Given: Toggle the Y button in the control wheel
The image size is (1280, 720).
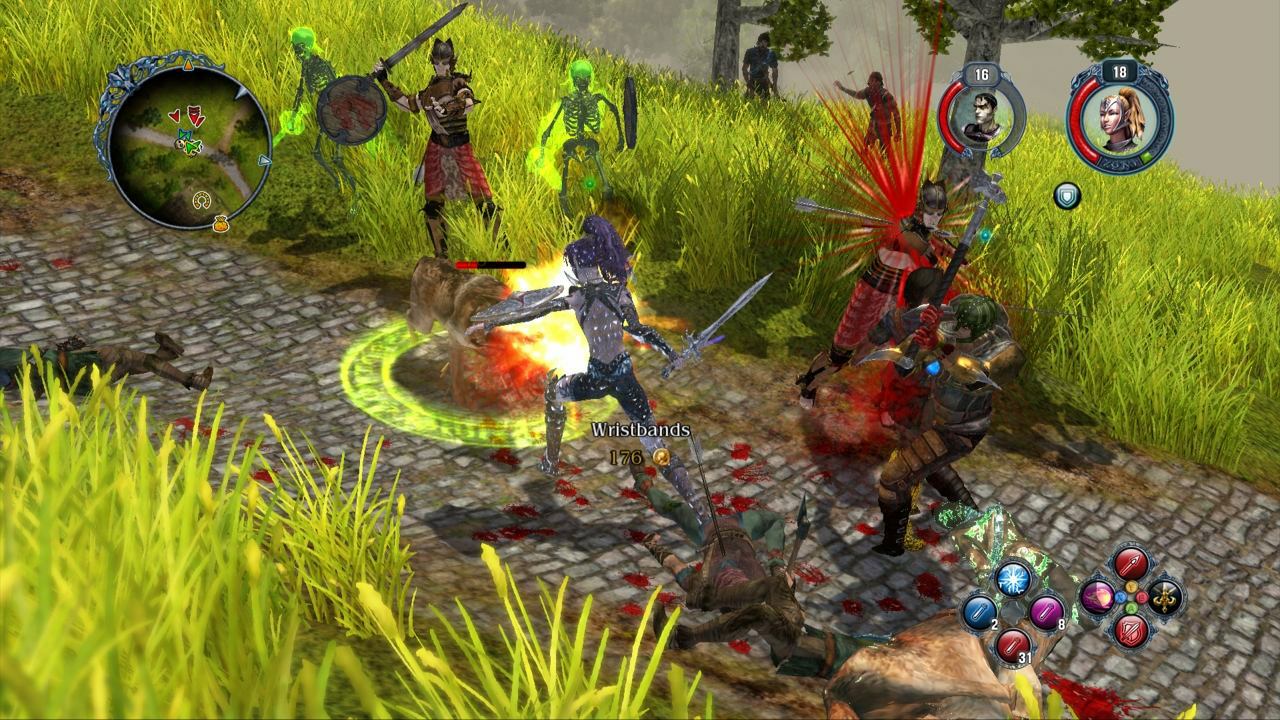Looking at the screenshot, I should pyautogui.click(x=1131, y=588).
